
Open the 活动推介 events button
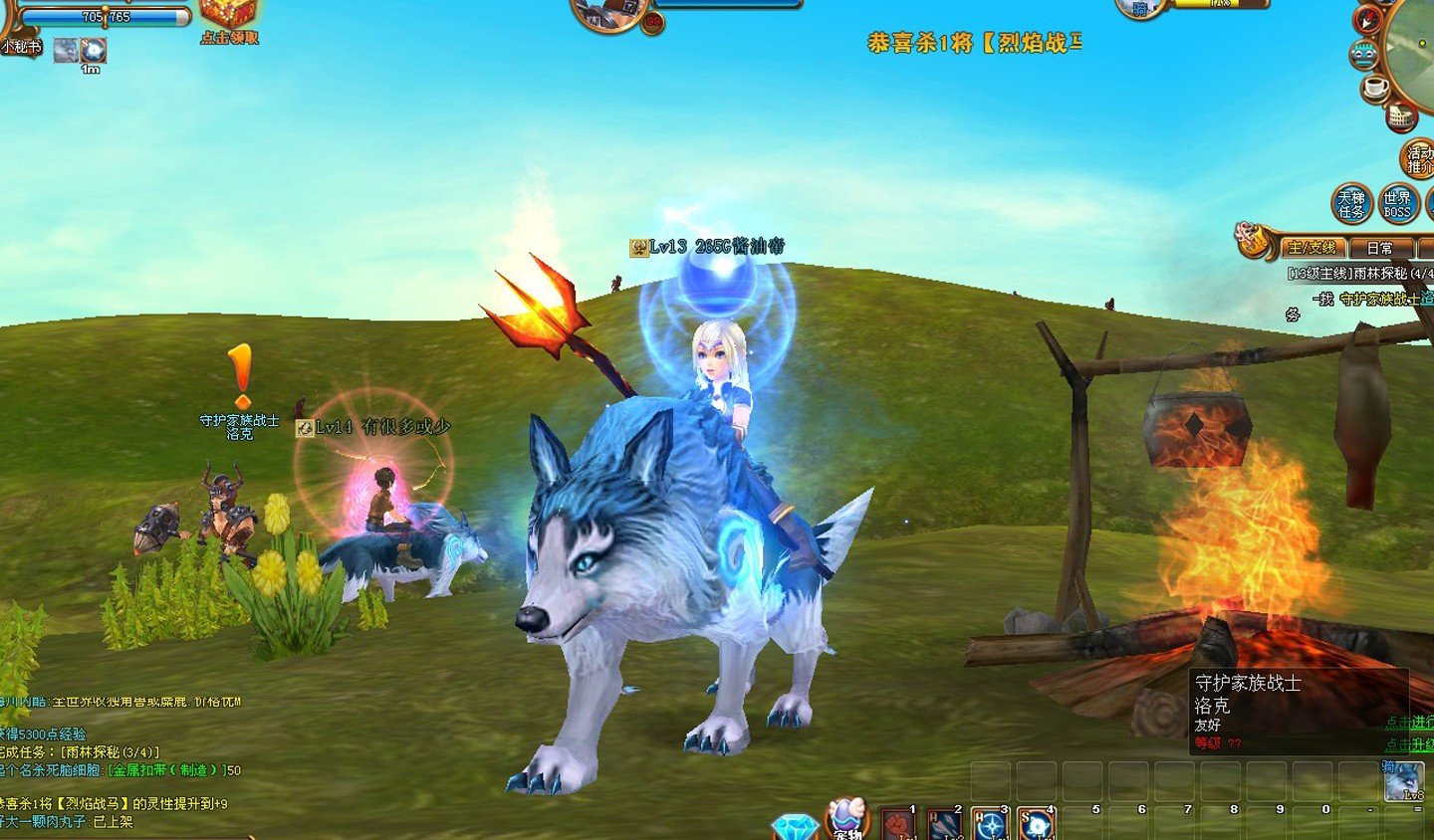pos(1418,159)
